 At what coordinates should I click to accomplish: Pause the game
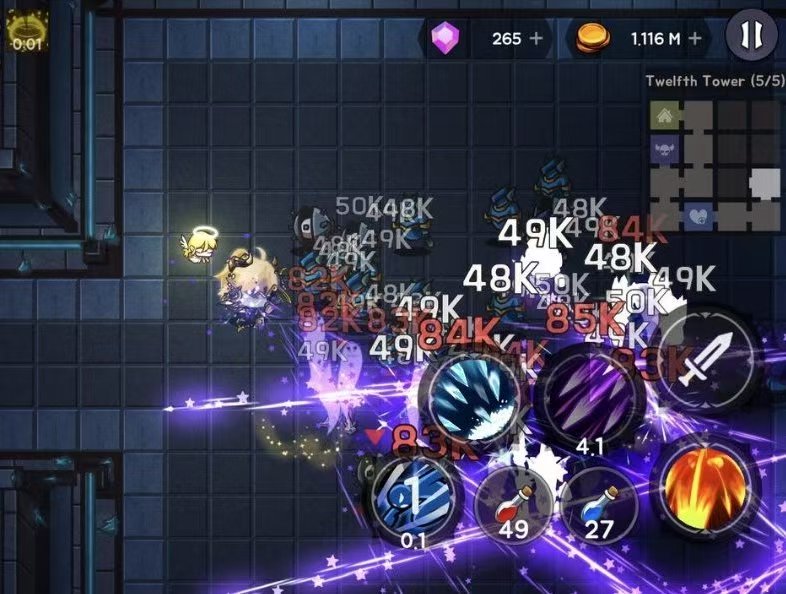pyautogui.click(x=750, y=37)
